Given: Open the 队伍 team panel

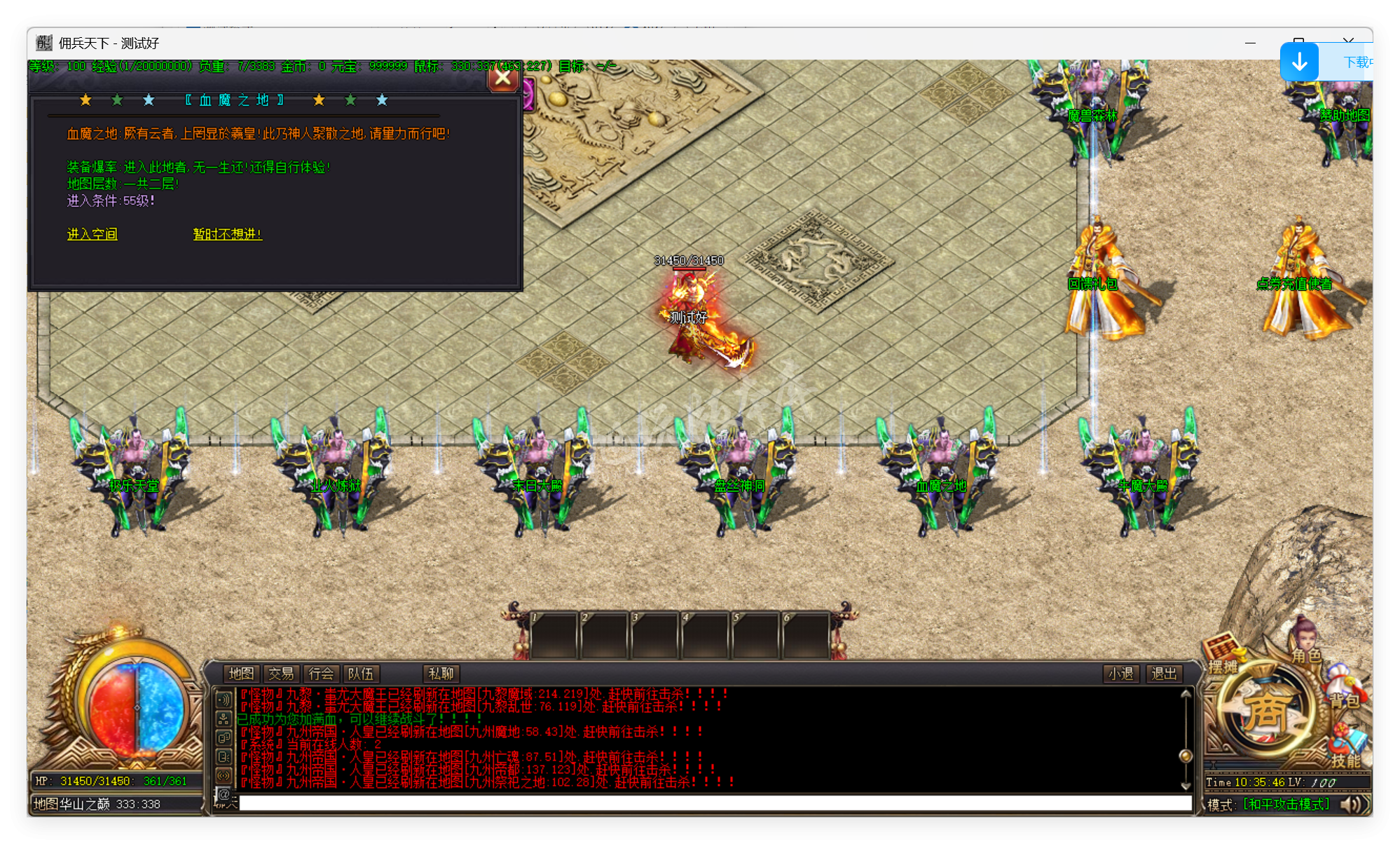Looking at the screenshot, I should pyautogui.click(x=361, y=674).
